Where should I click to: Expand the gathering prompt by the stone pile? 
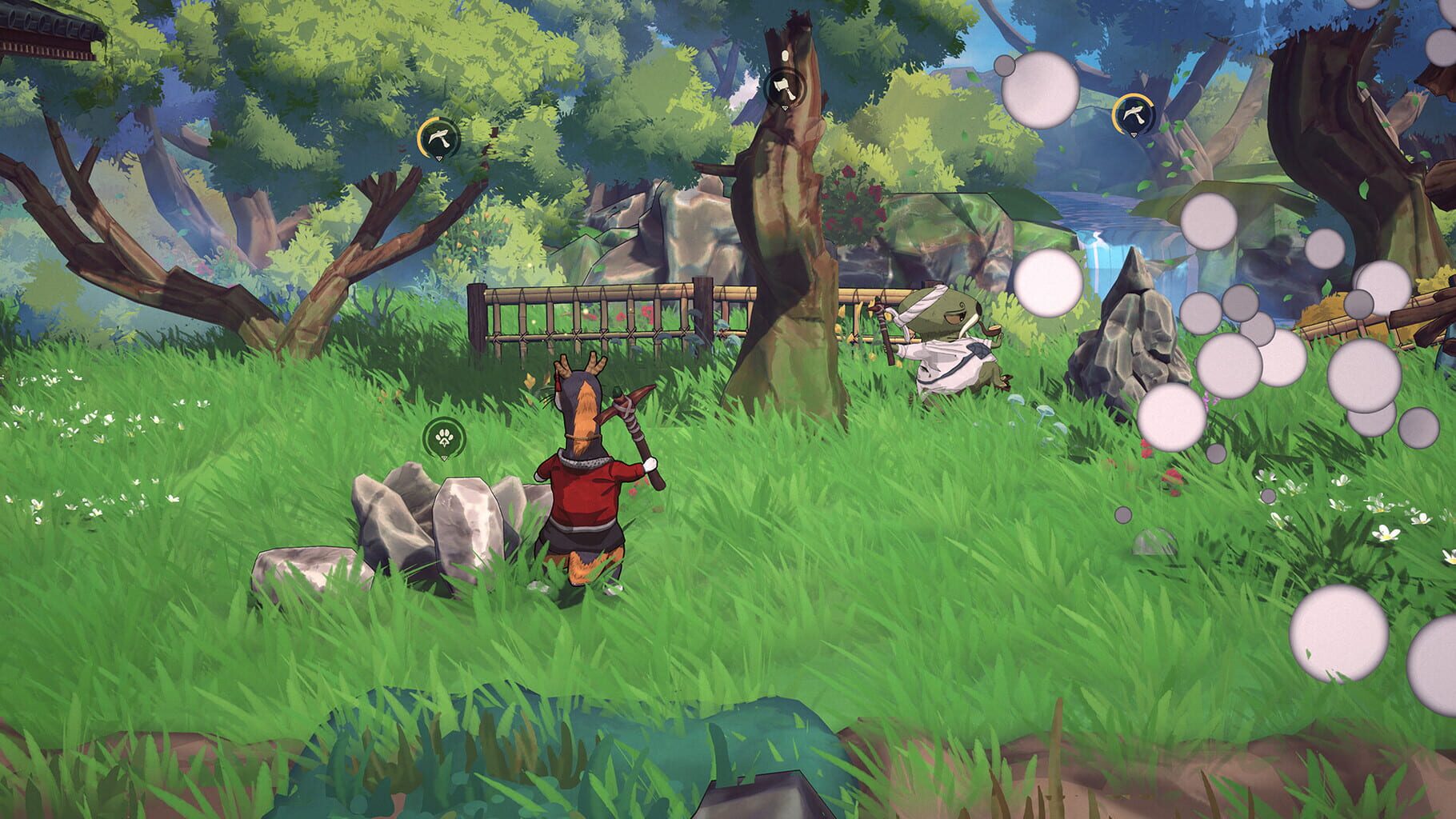point(443,437)
